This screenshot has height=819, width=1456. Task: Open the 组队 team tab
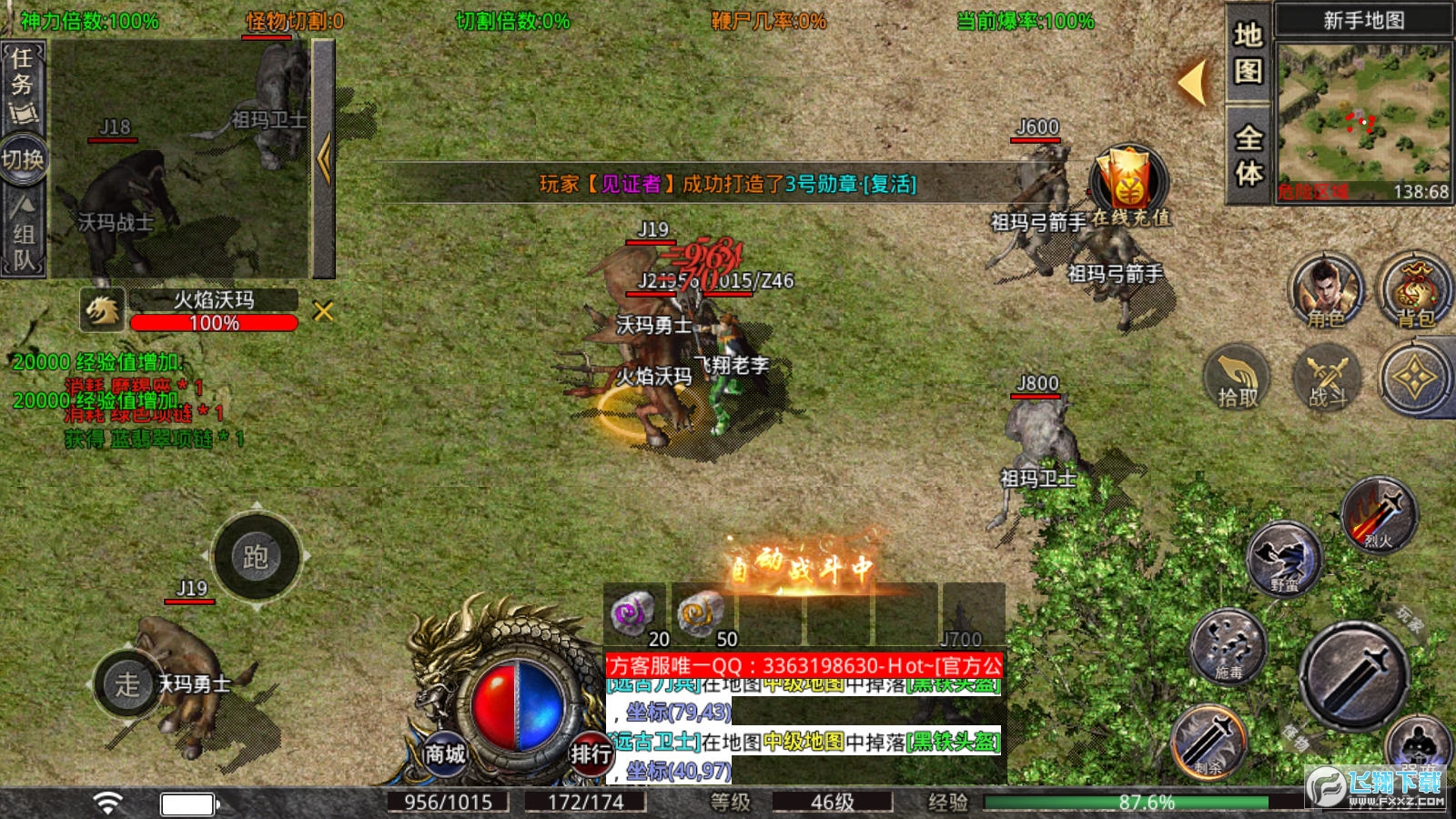point(24,234)
